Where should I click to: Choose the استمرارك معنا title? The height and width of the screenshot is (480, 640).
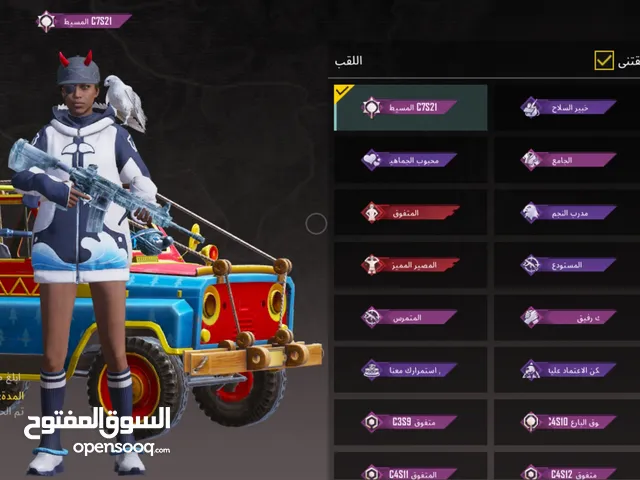click(410, 369)
